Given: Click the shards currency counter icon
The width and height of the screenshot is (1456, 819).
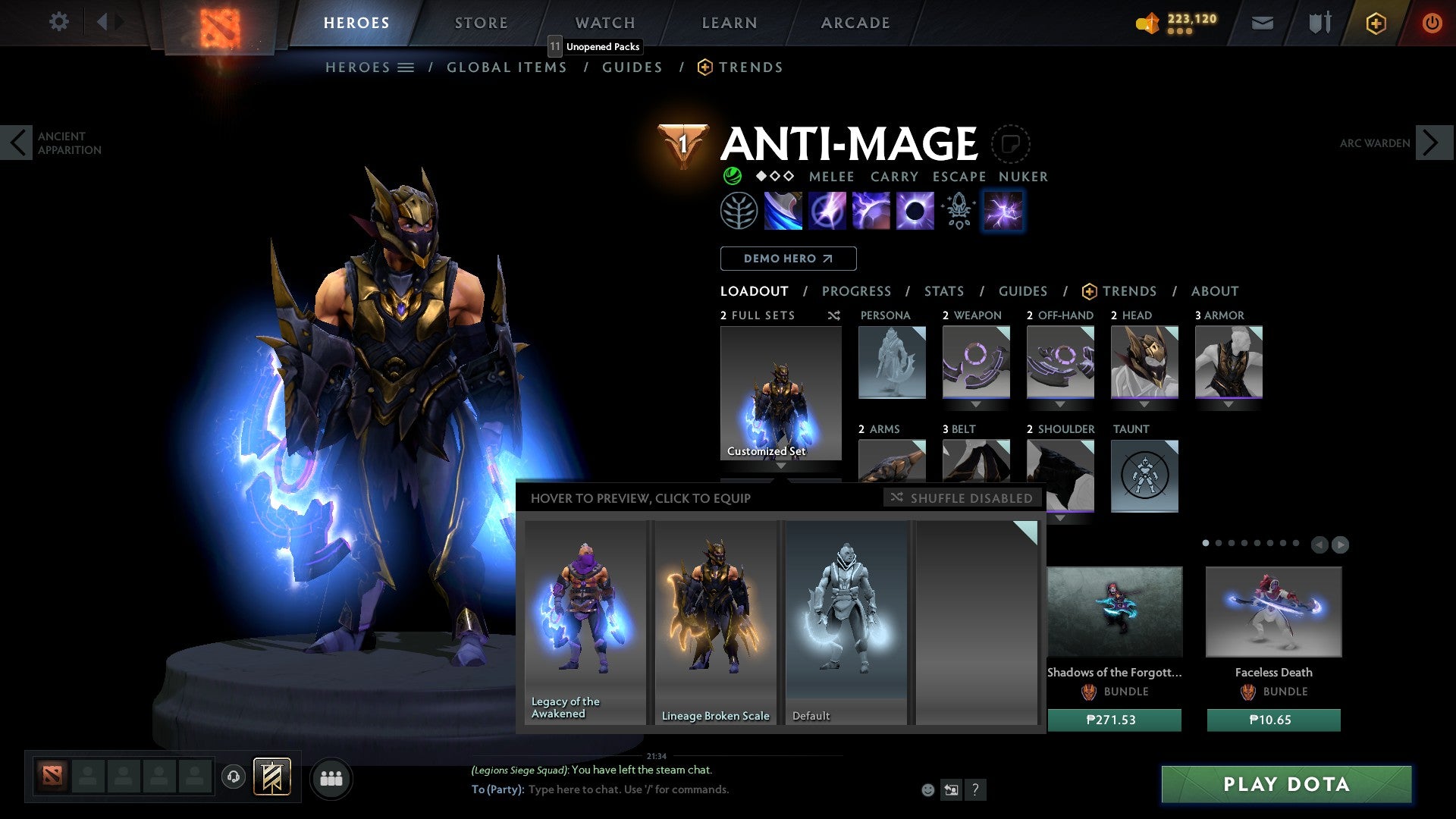Looking at the screenshot, I should [1149, 23].
